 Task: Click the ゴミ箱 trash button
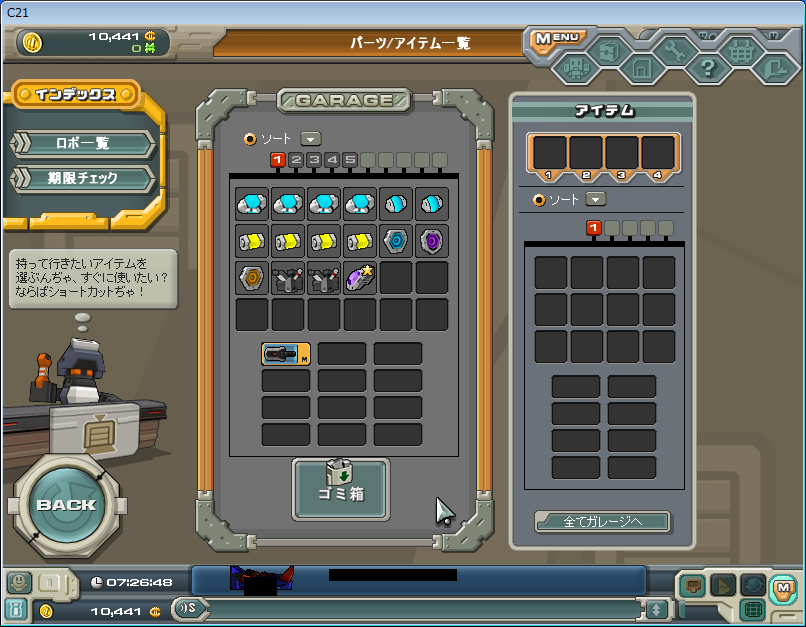pos(341,488)
